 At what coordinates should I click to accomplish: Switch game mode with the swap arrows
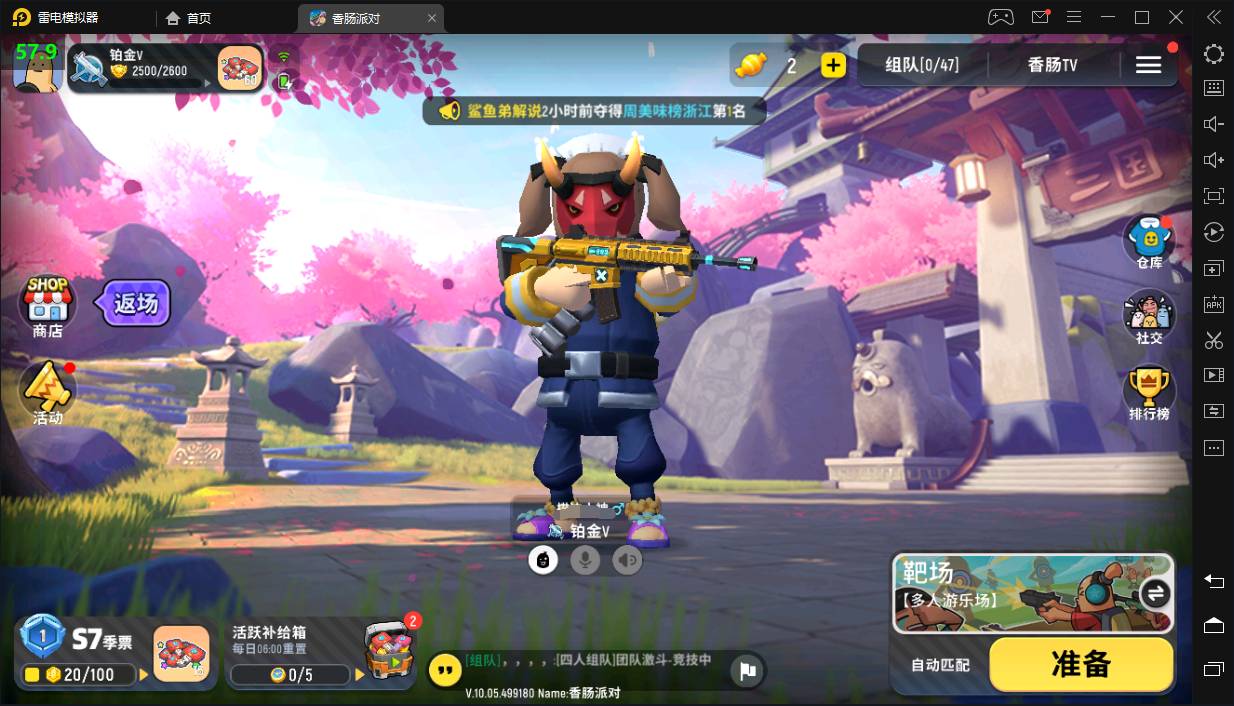[1155, 593]
